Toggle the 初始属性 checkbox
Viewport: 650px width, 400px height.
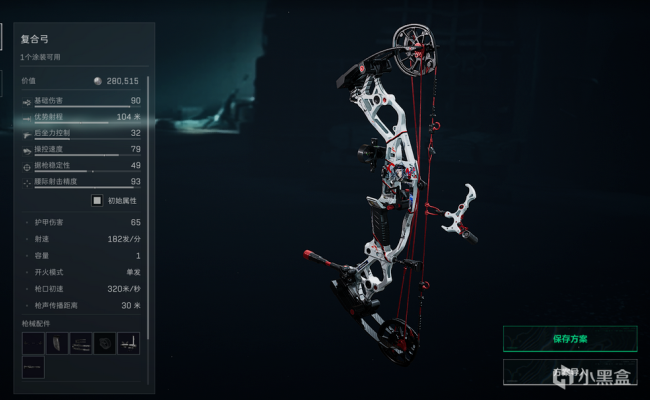tap(97, 200)
